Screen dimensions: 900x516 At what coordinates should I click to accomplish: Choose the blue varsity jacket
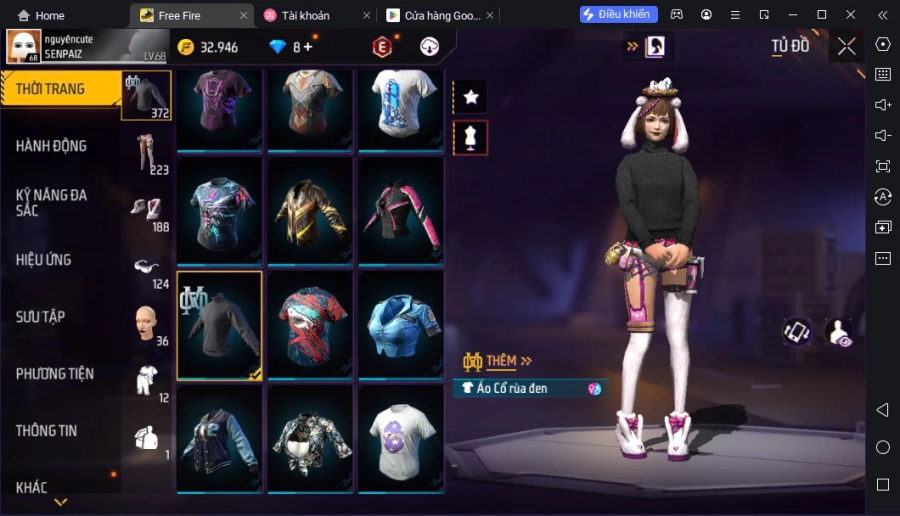(220, 439)
